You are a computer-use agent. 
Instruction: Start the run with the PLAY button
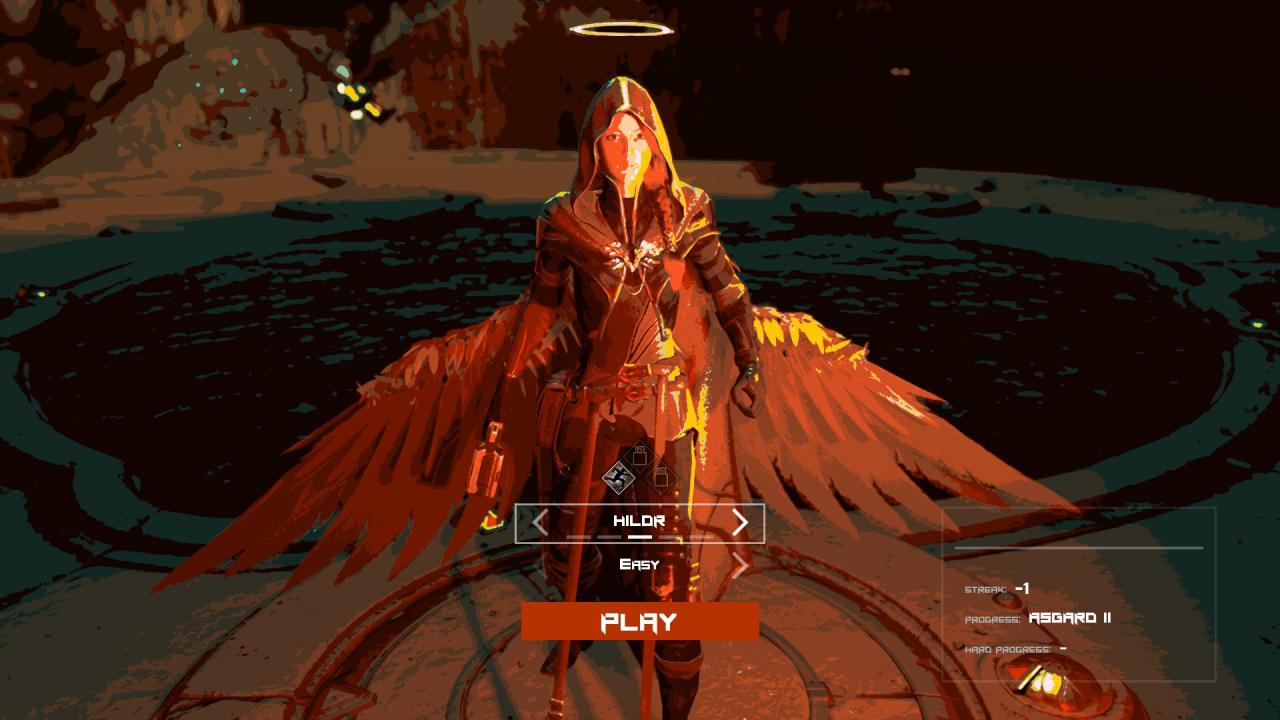(x=640, y=621)
